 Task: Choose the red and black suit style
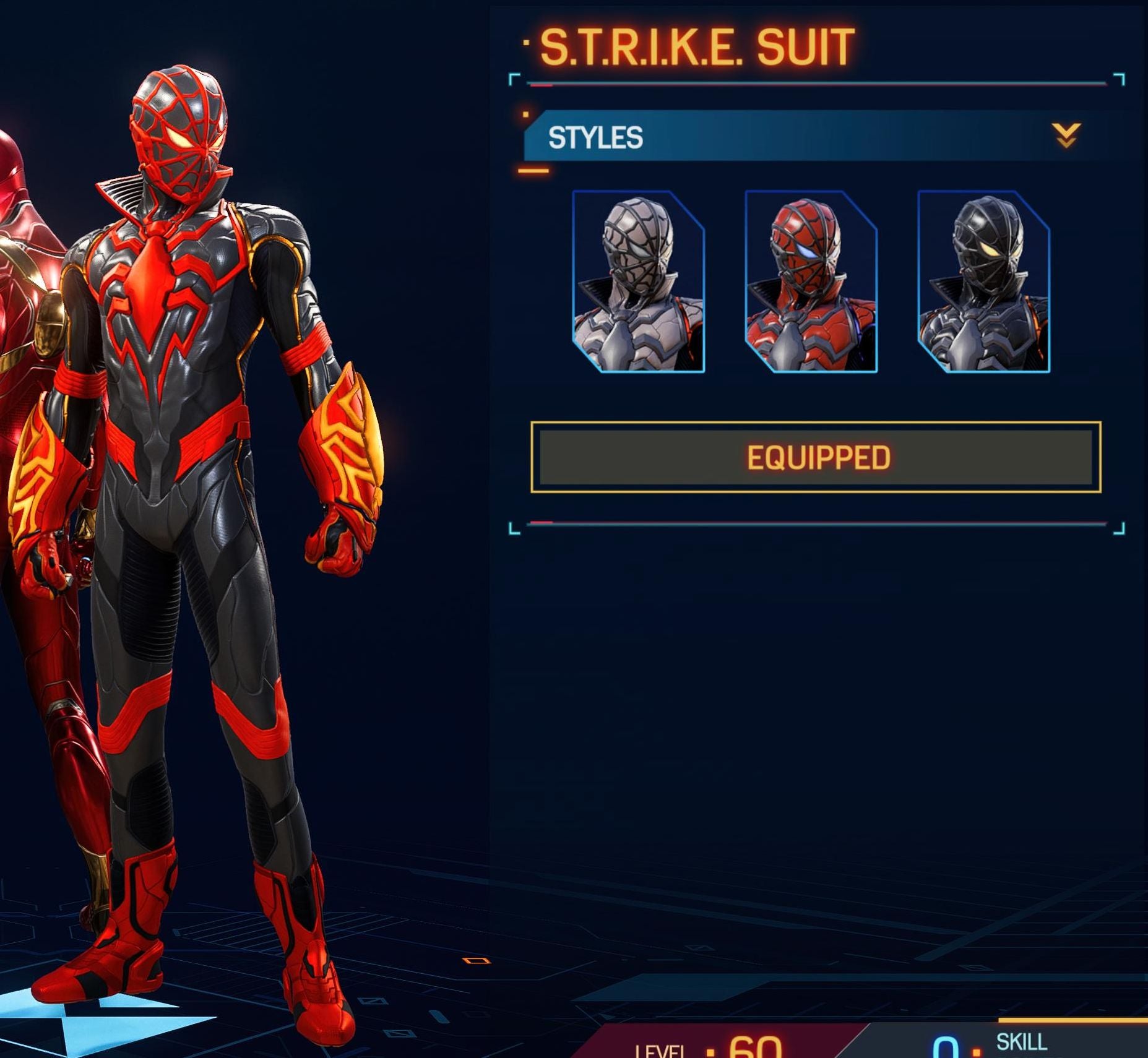click(811, 282)
